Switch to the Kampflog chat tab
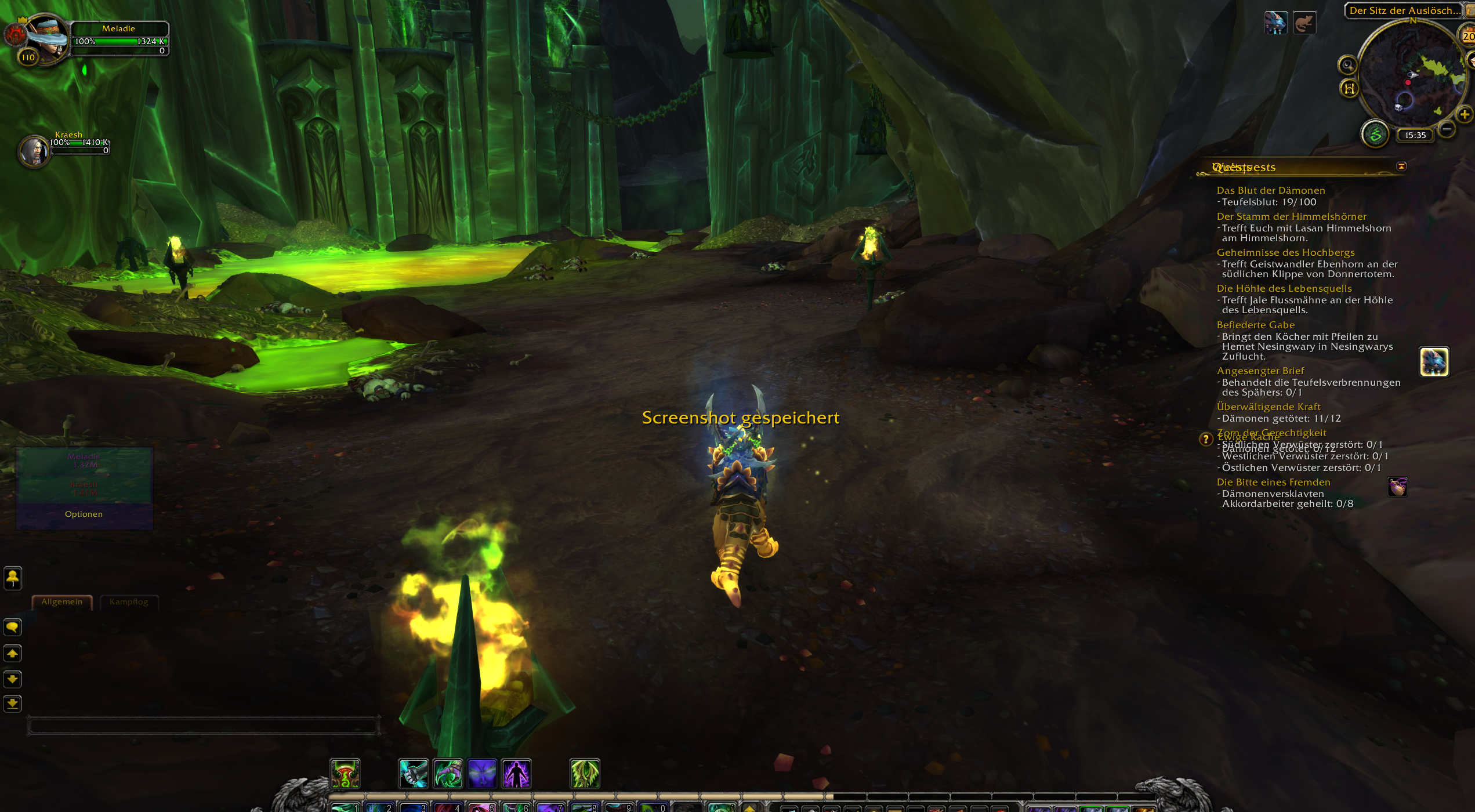1475x812 pixels. pos(129,602)
